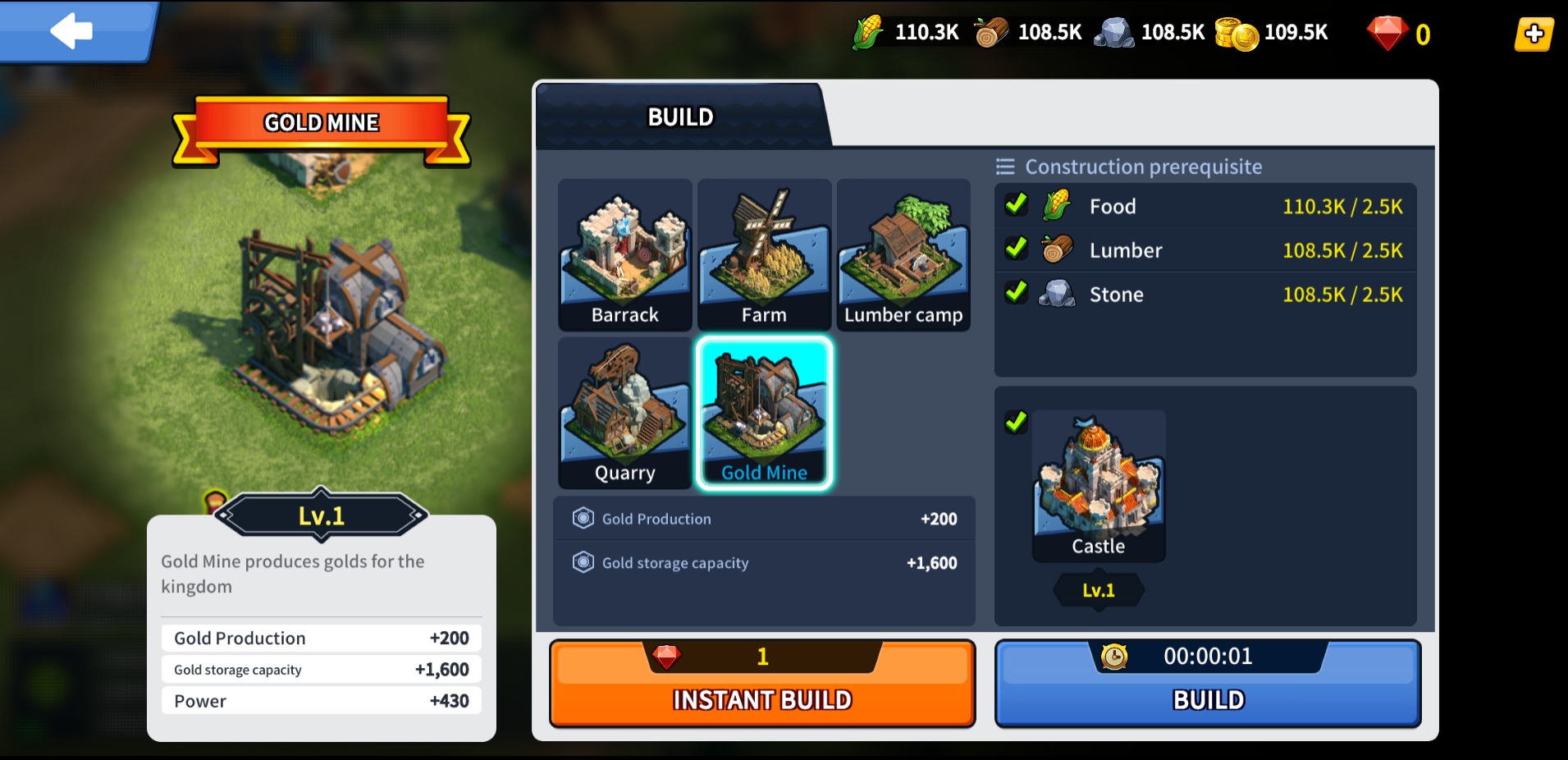Image resolution: width=1568 pixels, height=760 pixels.
Task: Select the Quarry building tile
Action: click(624, 413)
